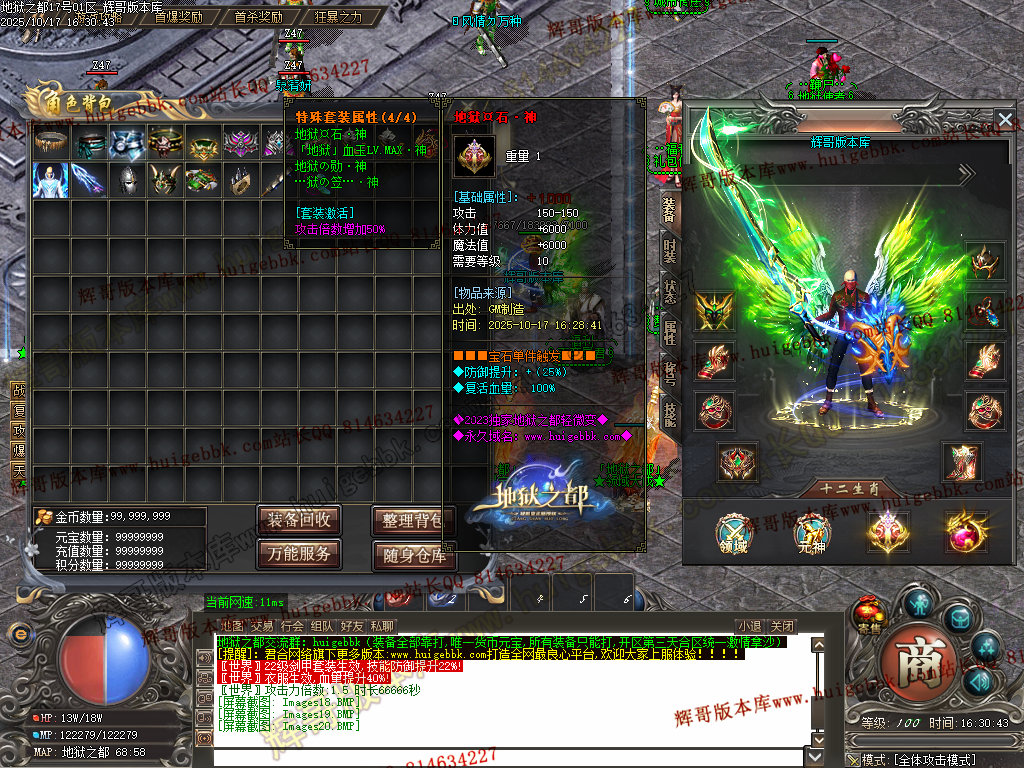Open the 行会 guild chat tab
The image size is (1024, 768).
coord(291,626)
